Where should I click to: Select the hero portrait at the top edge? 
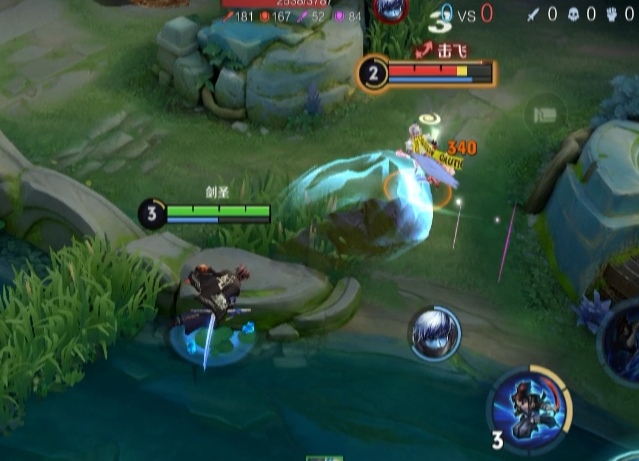(x=388, y=8)
